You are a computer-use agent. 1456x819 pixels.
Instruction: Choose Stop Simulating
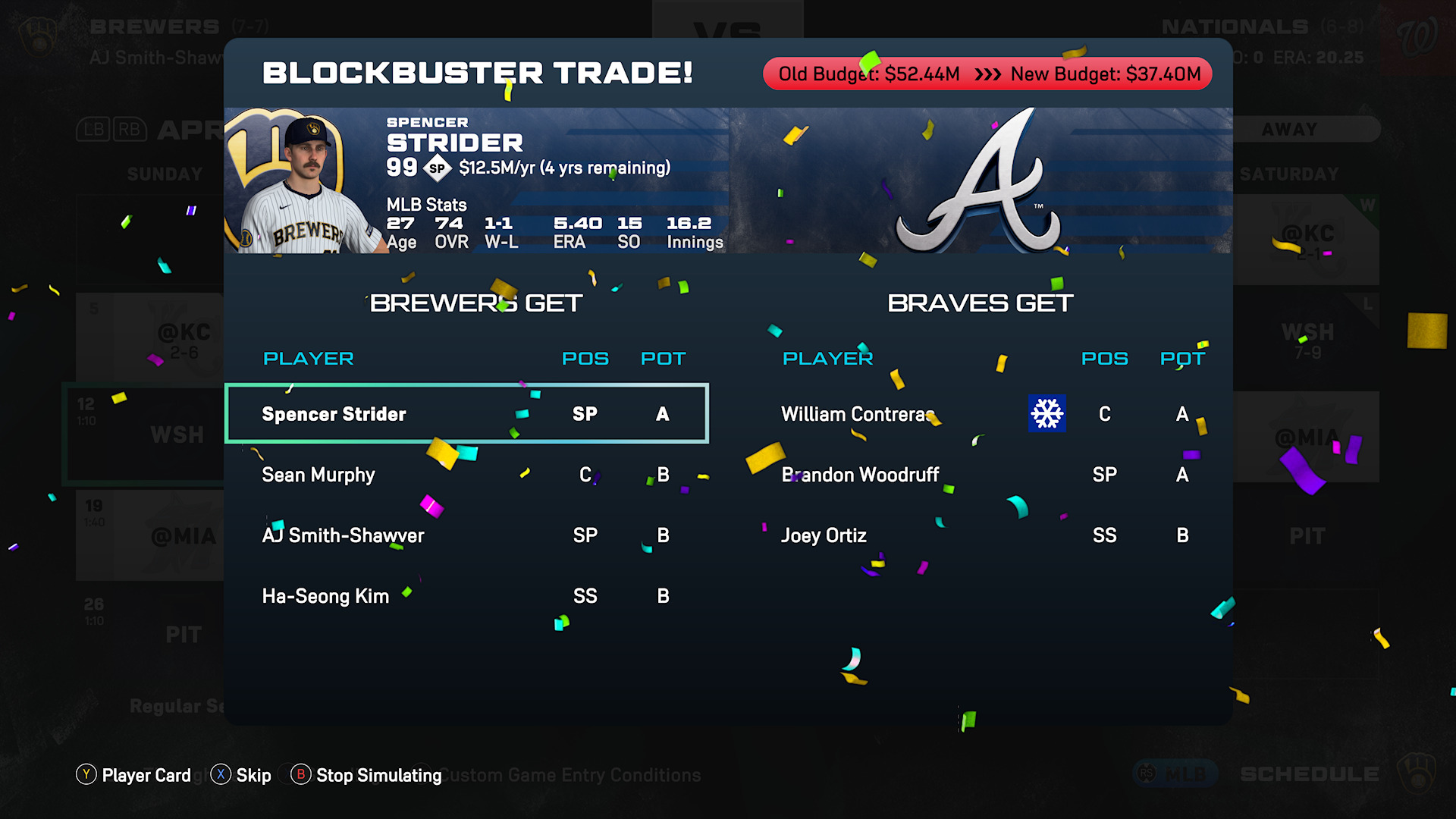(367, 775)
